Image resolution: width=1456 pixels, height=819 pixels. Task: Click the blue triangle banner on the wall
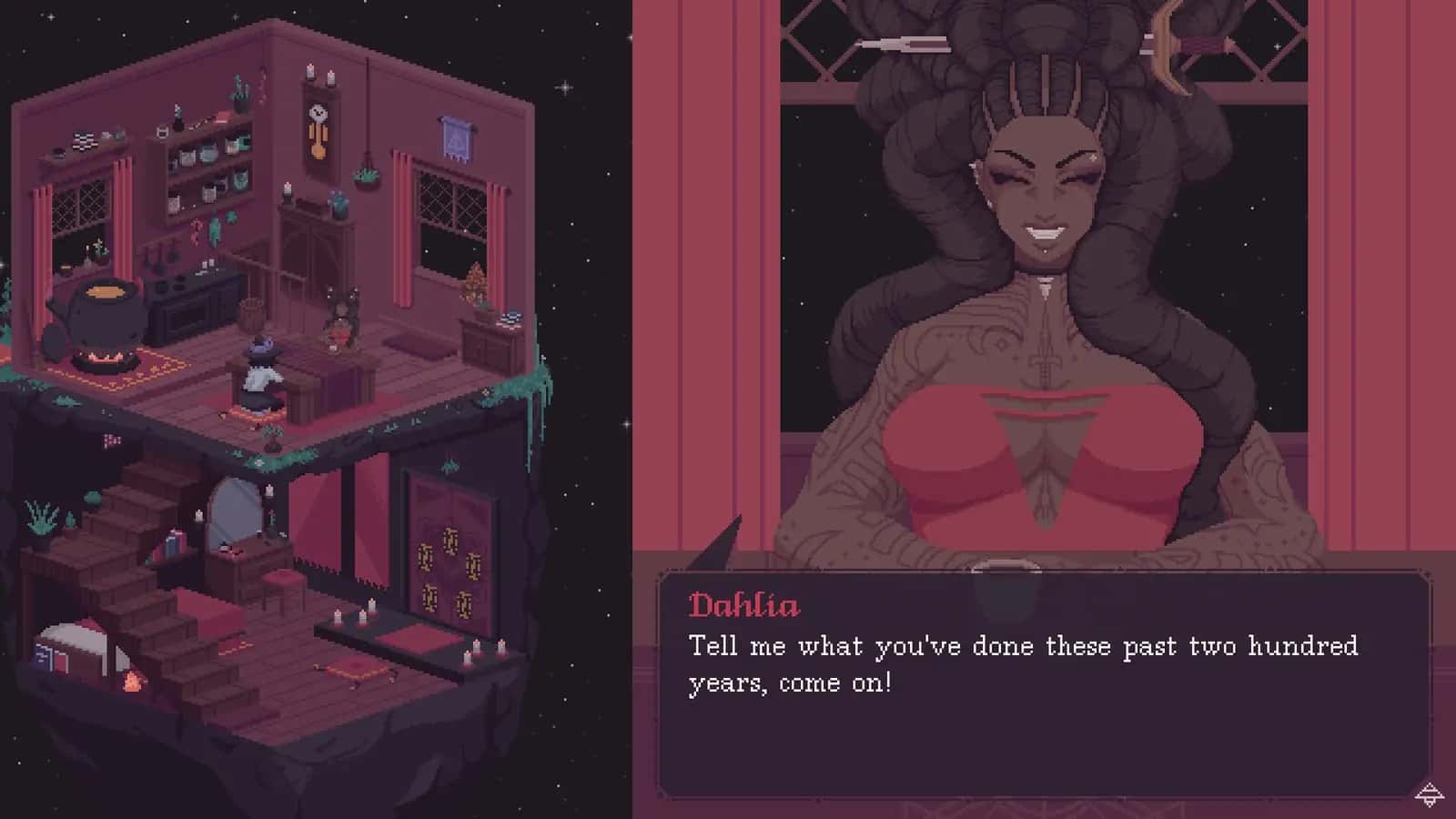pos(454,139)
